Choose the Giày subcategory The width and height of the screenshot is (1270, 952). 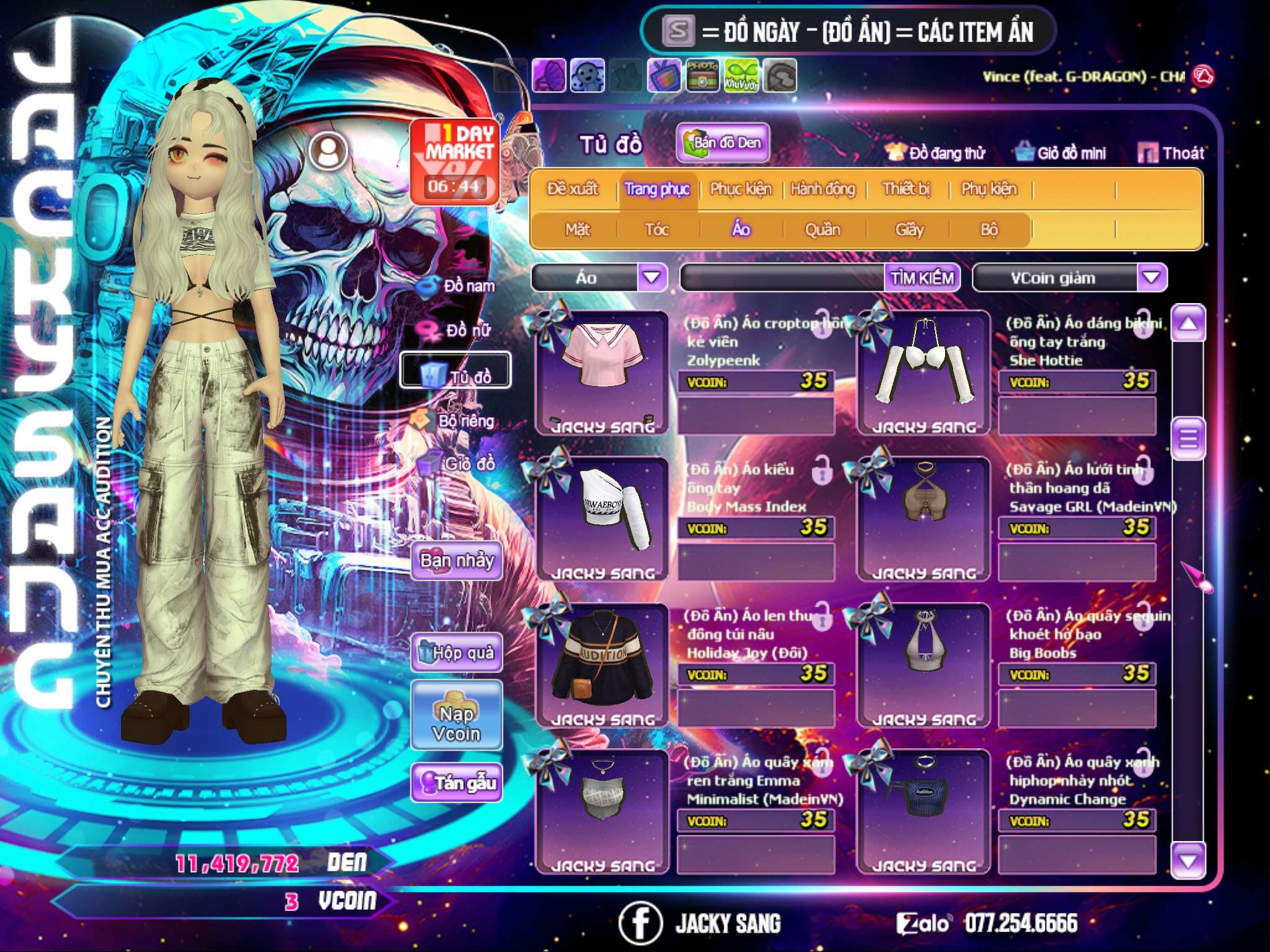click(909, 230)
